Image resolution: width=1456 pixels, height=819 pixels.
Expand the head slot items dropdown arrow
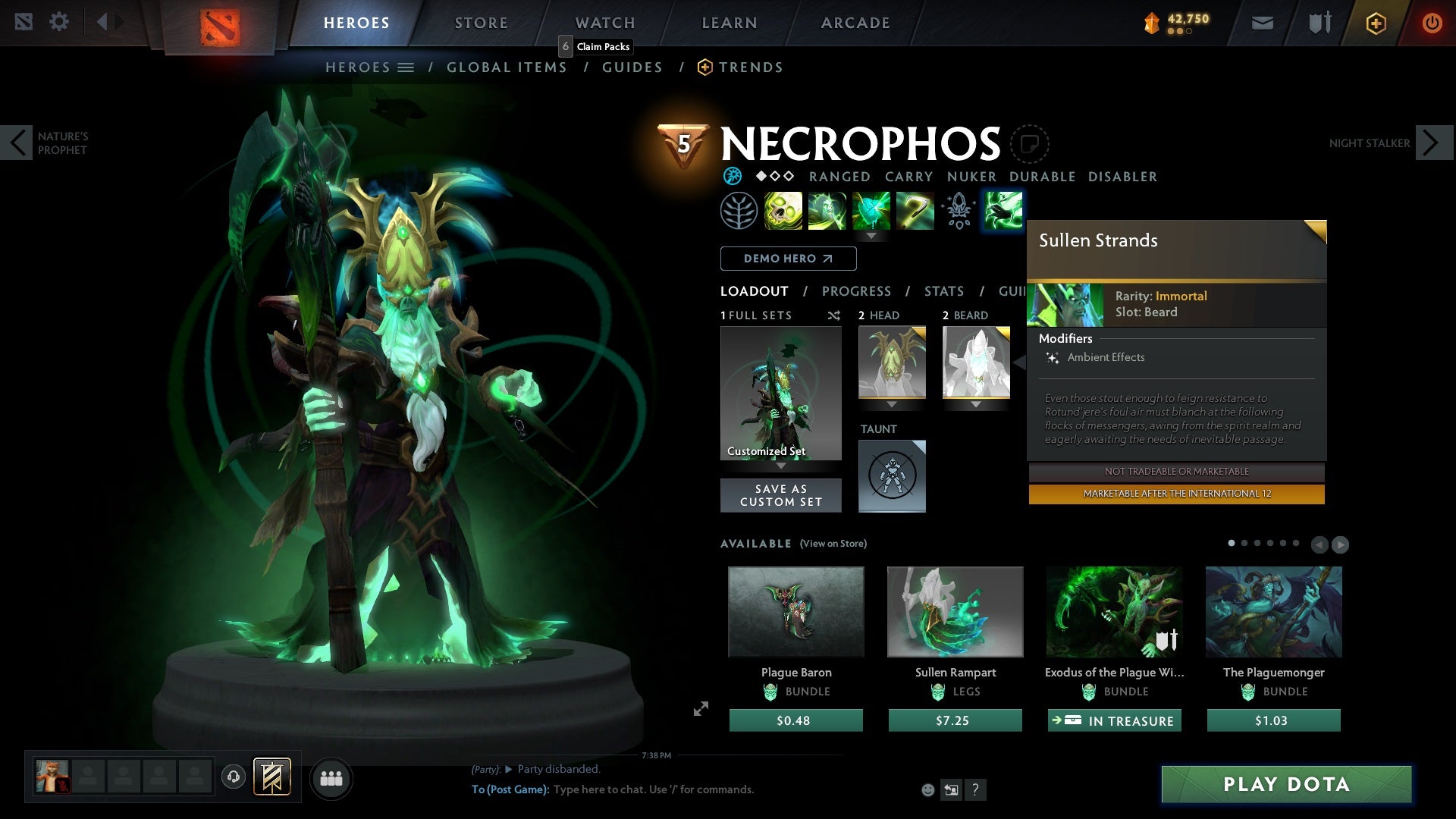(x=892, y=405)
